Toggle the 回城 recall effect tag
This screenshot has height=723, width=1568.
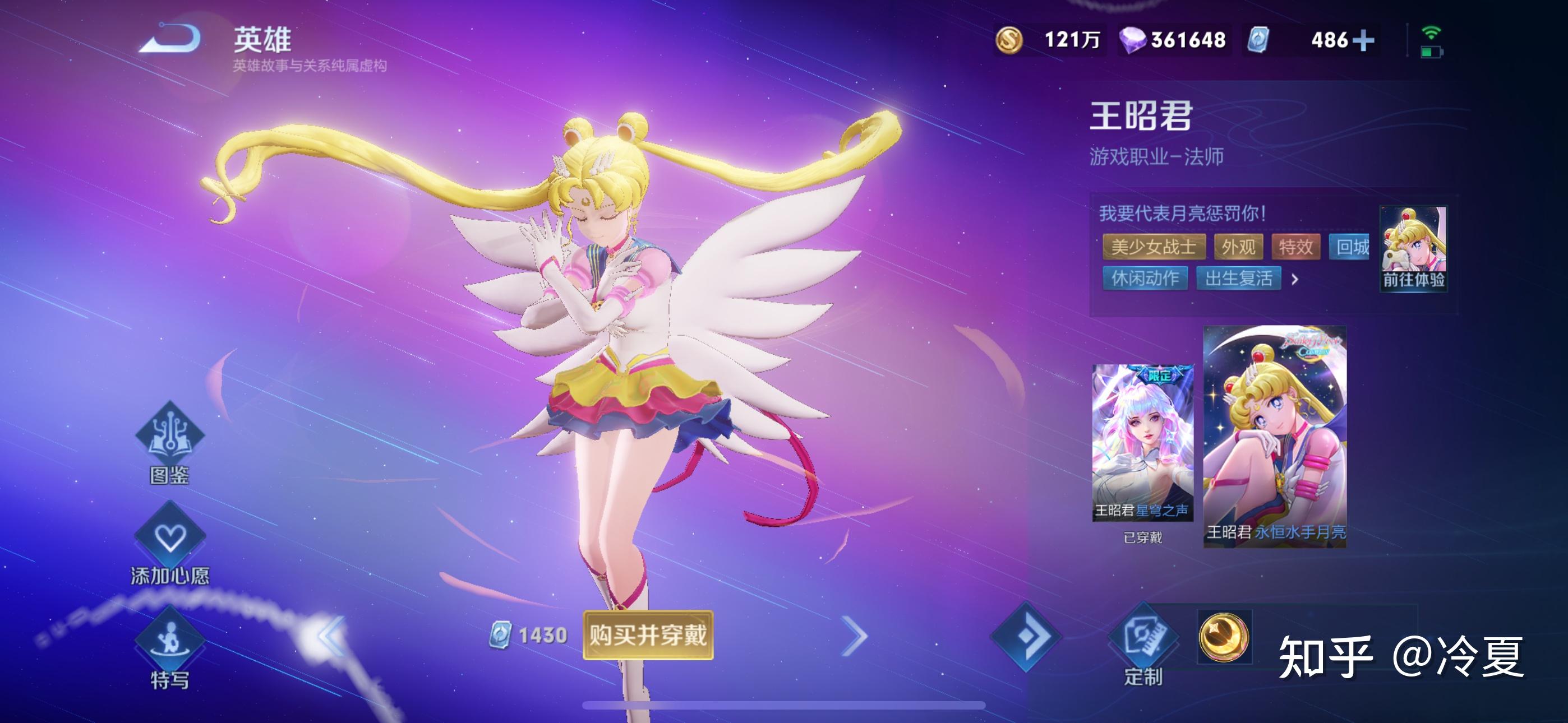click(1351, 246)
